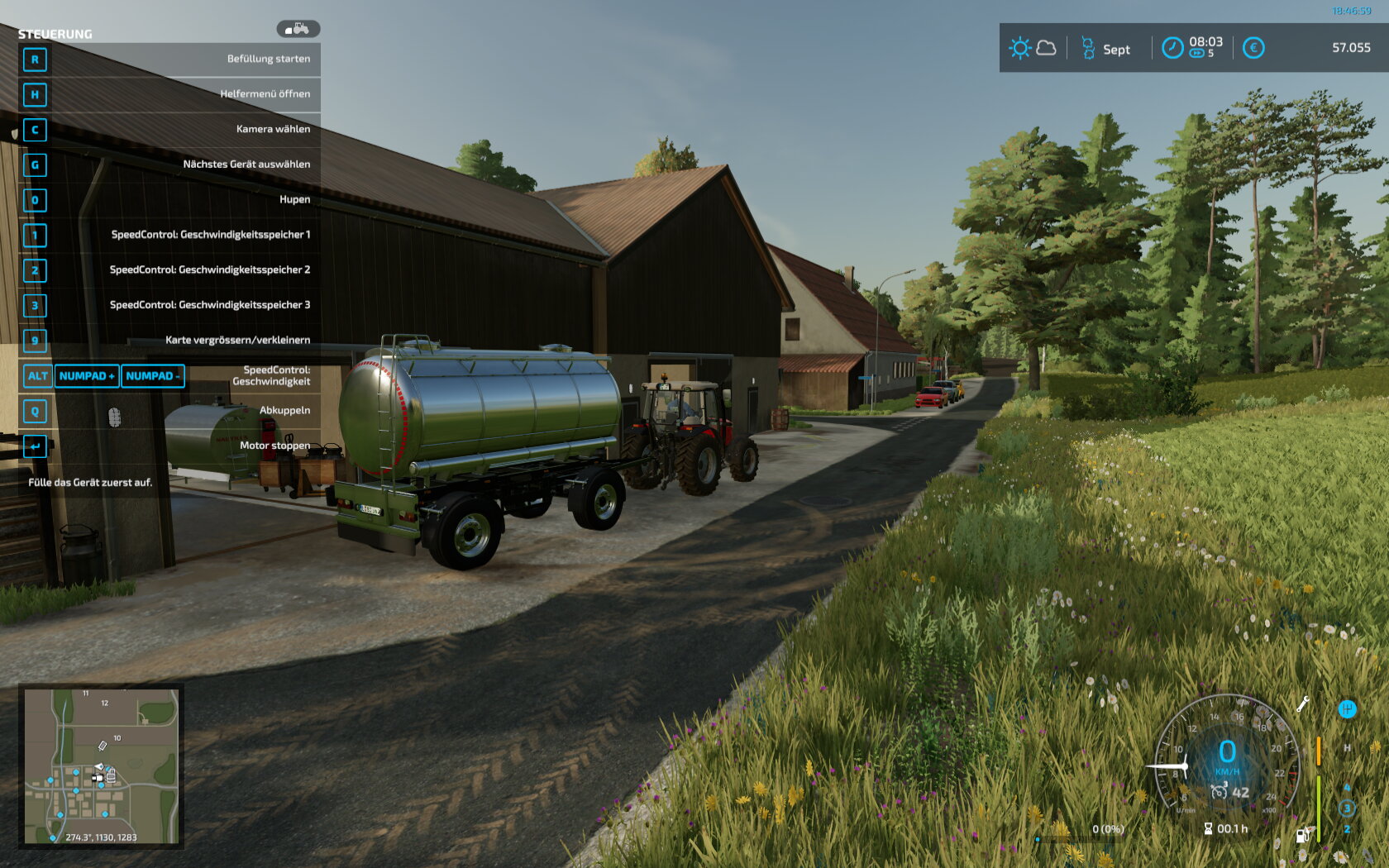Select the wrench icon on the speedometer
The height and width of the screenshot is (868, 1389).
(1303, 703)
